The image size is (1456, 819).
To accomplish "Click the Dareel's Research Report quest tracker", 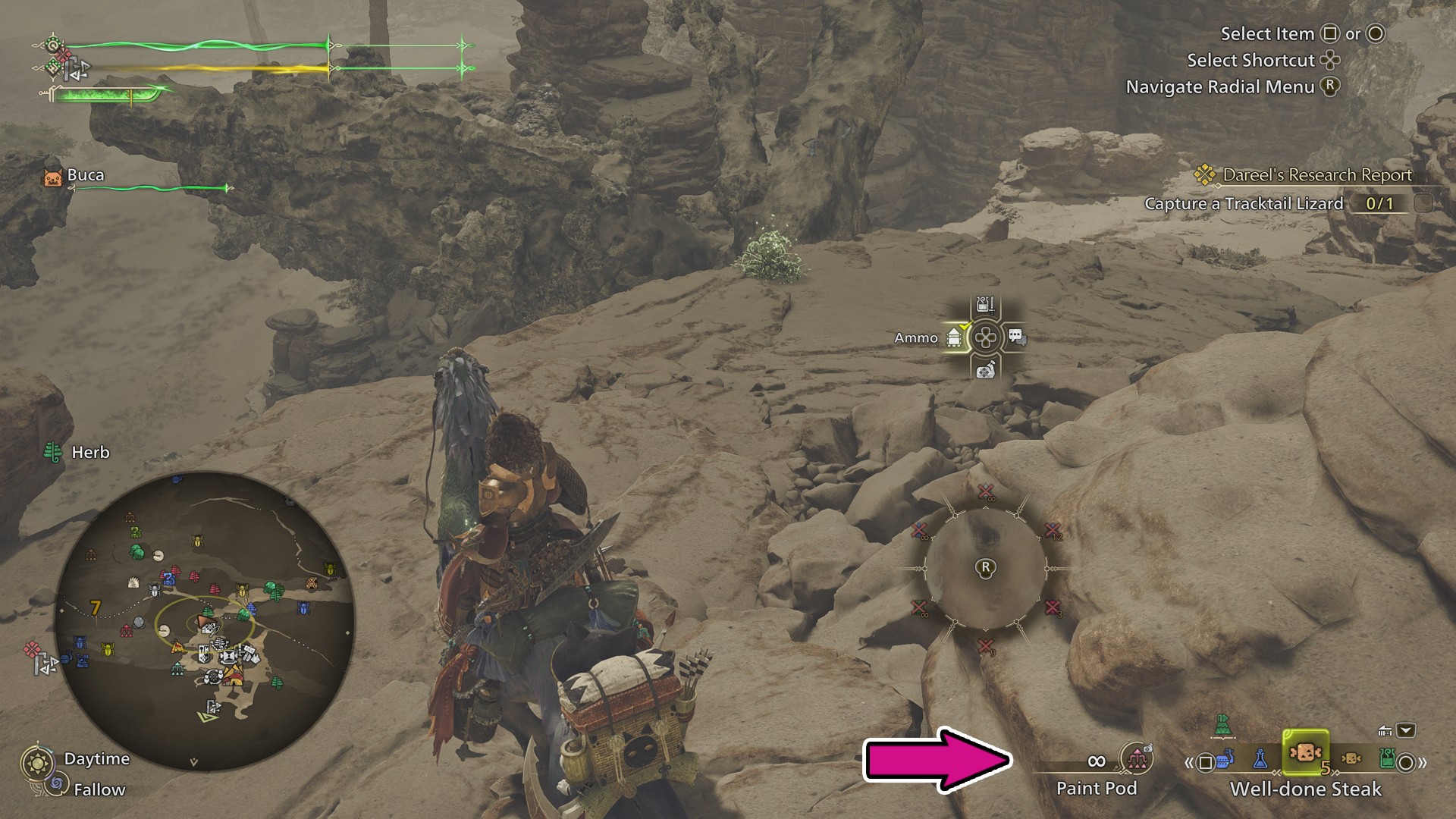I will tap(1316, 175).
